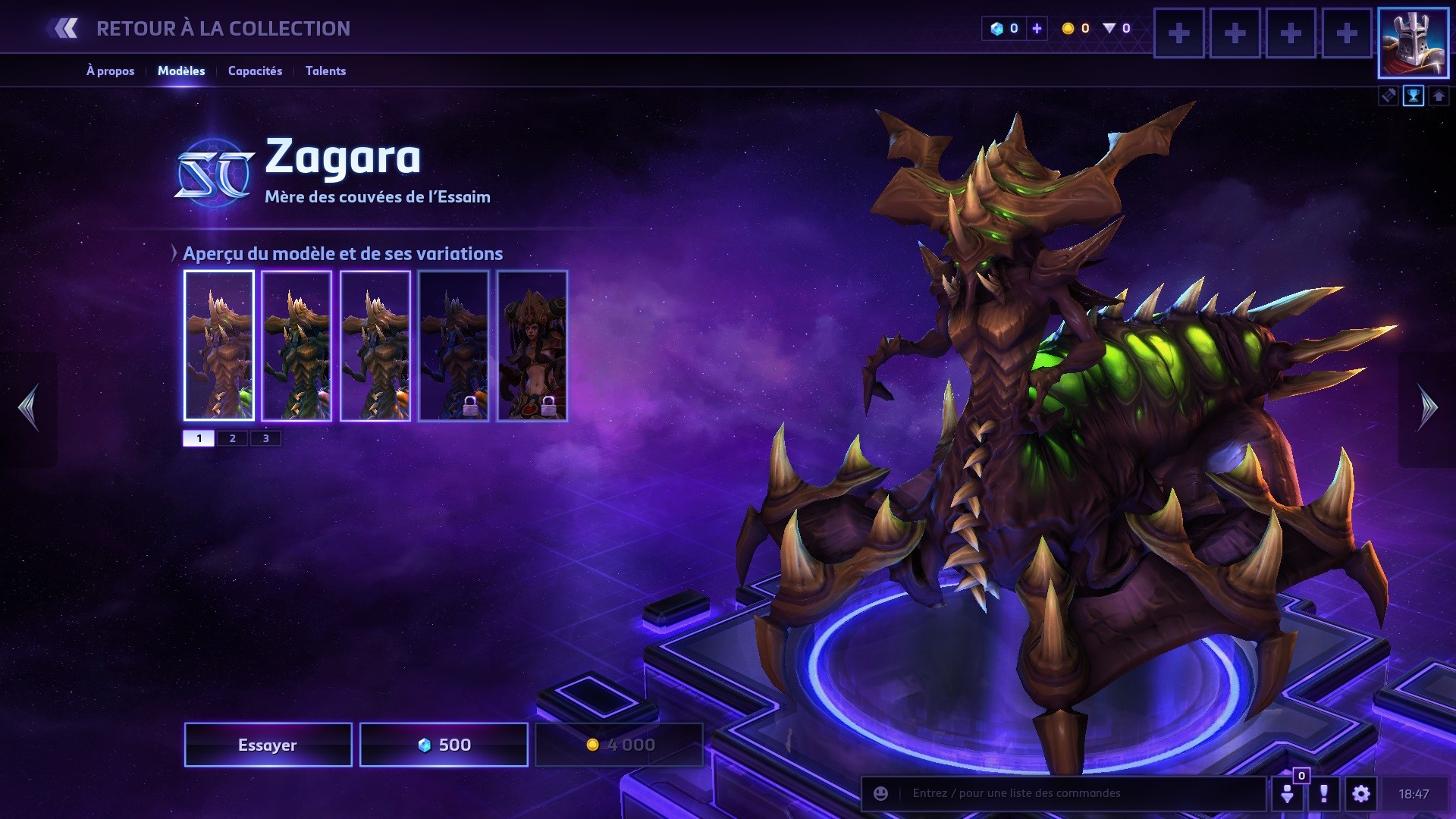Switch to the Capacités tab
The height and width of the screenshot is (819, 1456).
pyautogui.click(x=255, y=71)
